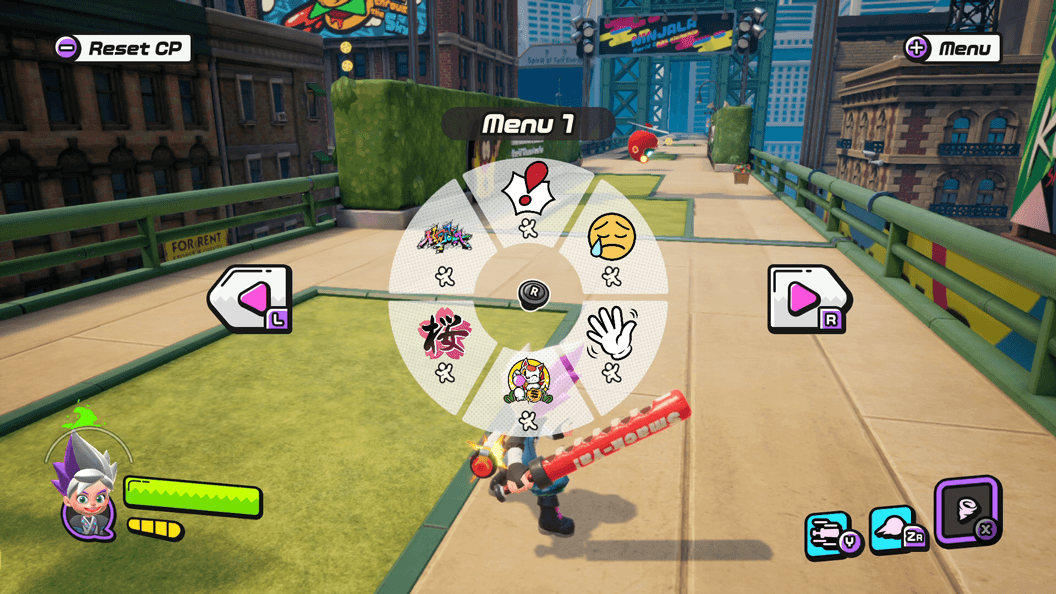Go to the next emote menu page
1056x594 pixels.
point(806,298)
